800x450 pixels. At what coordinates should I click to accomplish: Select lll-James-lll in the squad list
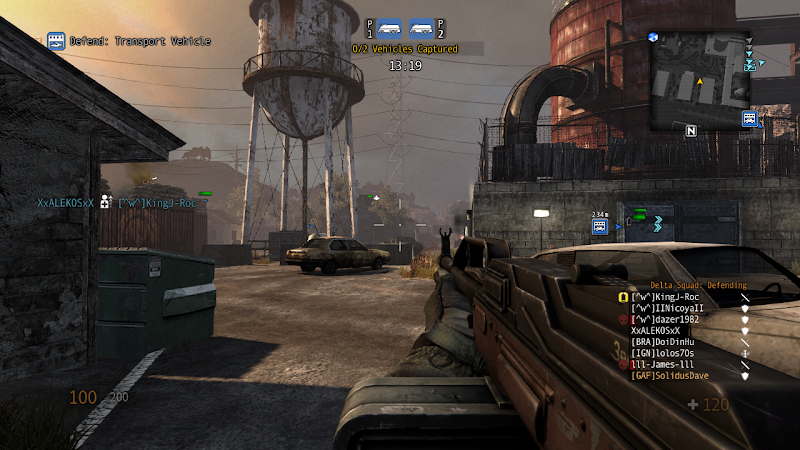(x=661, y=364)
